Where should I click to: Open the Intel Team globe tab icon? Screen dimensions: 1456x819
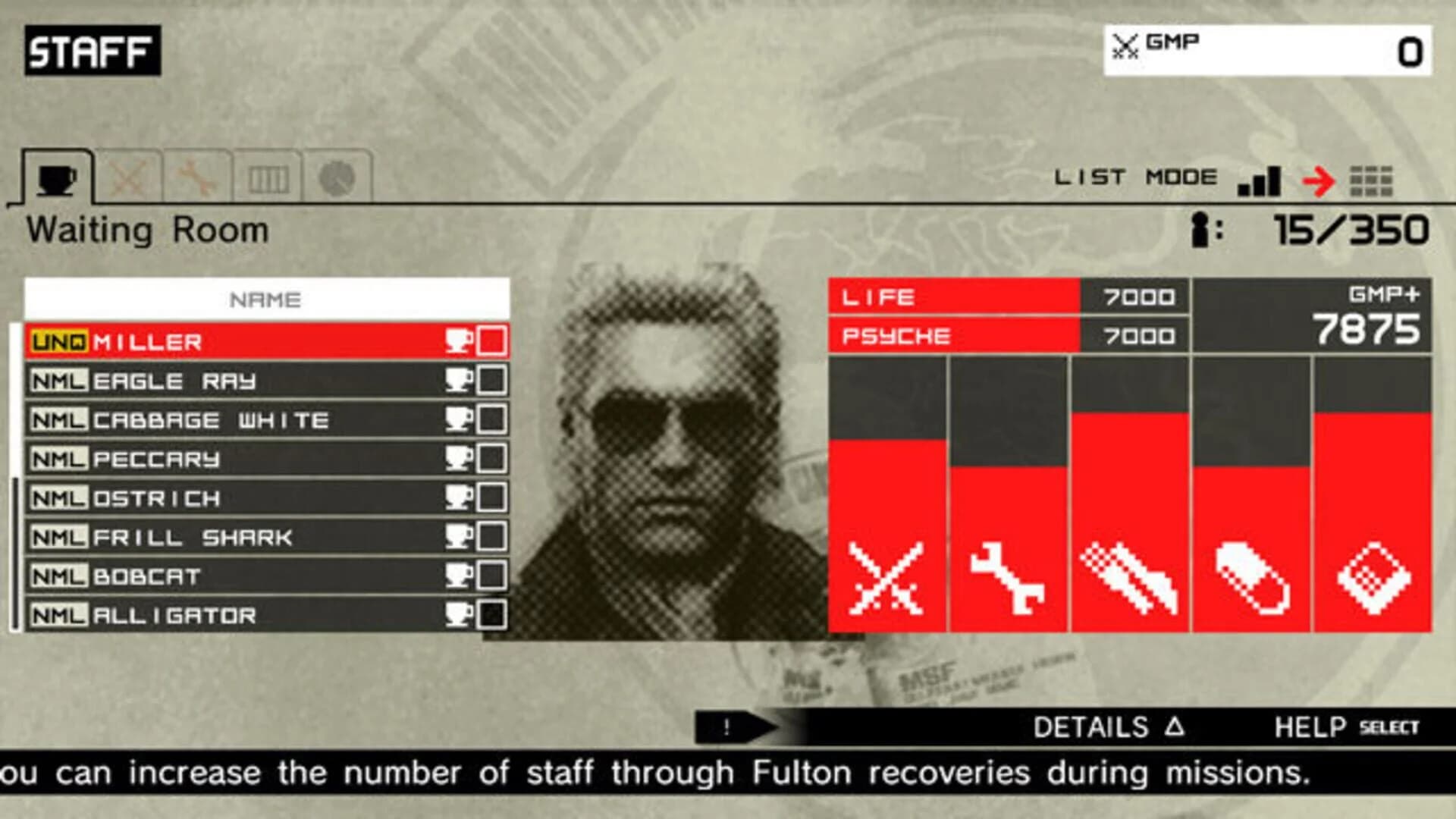click(x=337, y=178)
